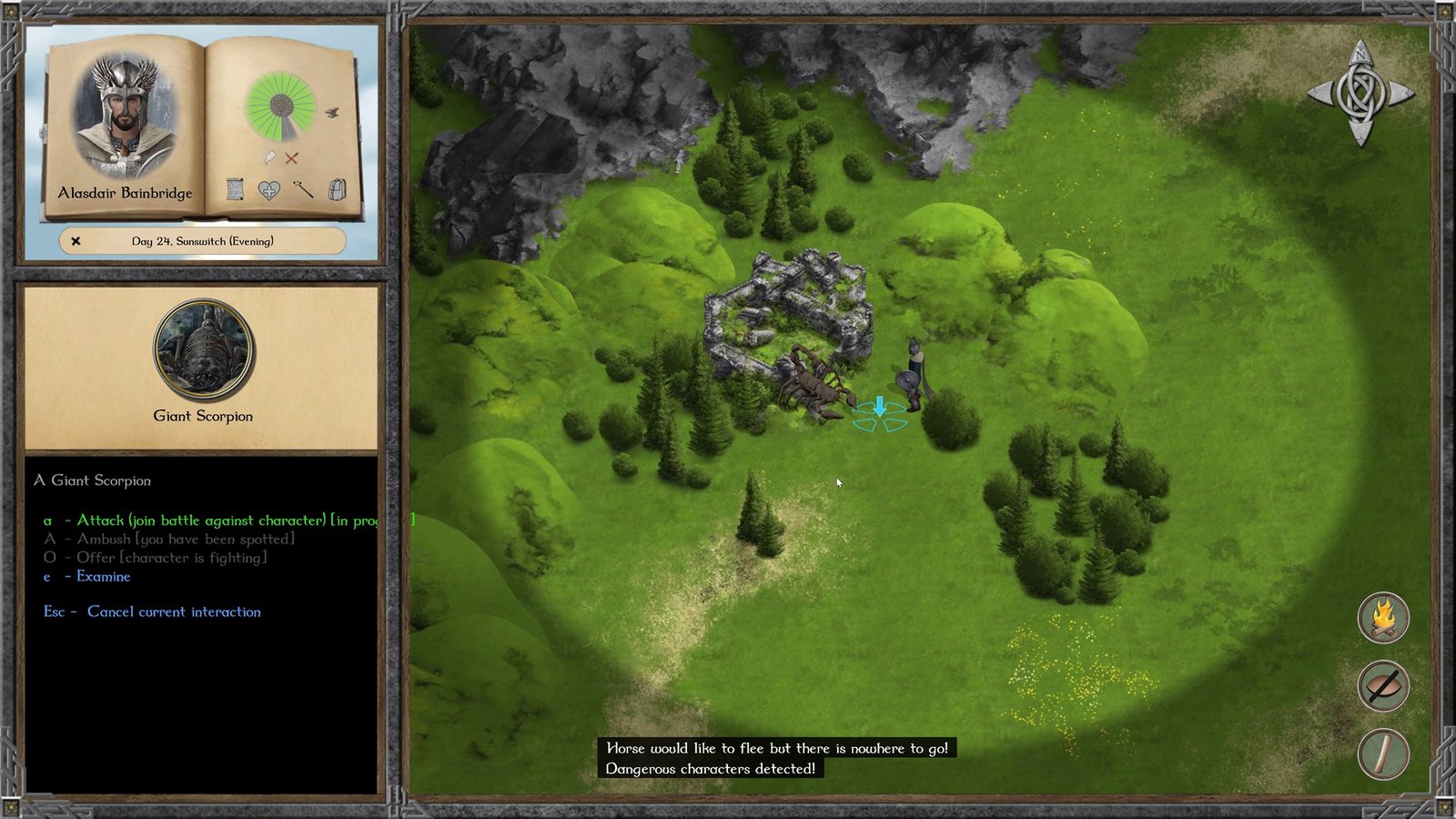The width and height of the screenshot is (1456, 819).
Task: Click the bottle icon below the dial
Action: [270, 157]
